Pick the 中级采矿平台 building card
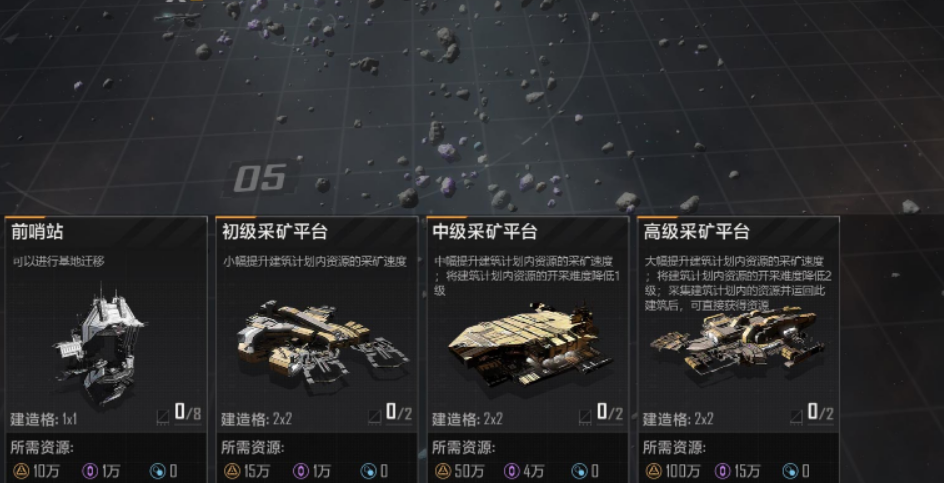The width and height of the screenshot is (944, 483). point(527,340)
